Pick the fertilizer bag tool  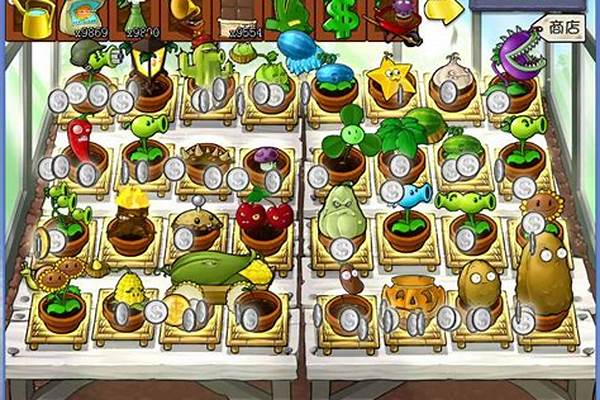click(83, 17)
